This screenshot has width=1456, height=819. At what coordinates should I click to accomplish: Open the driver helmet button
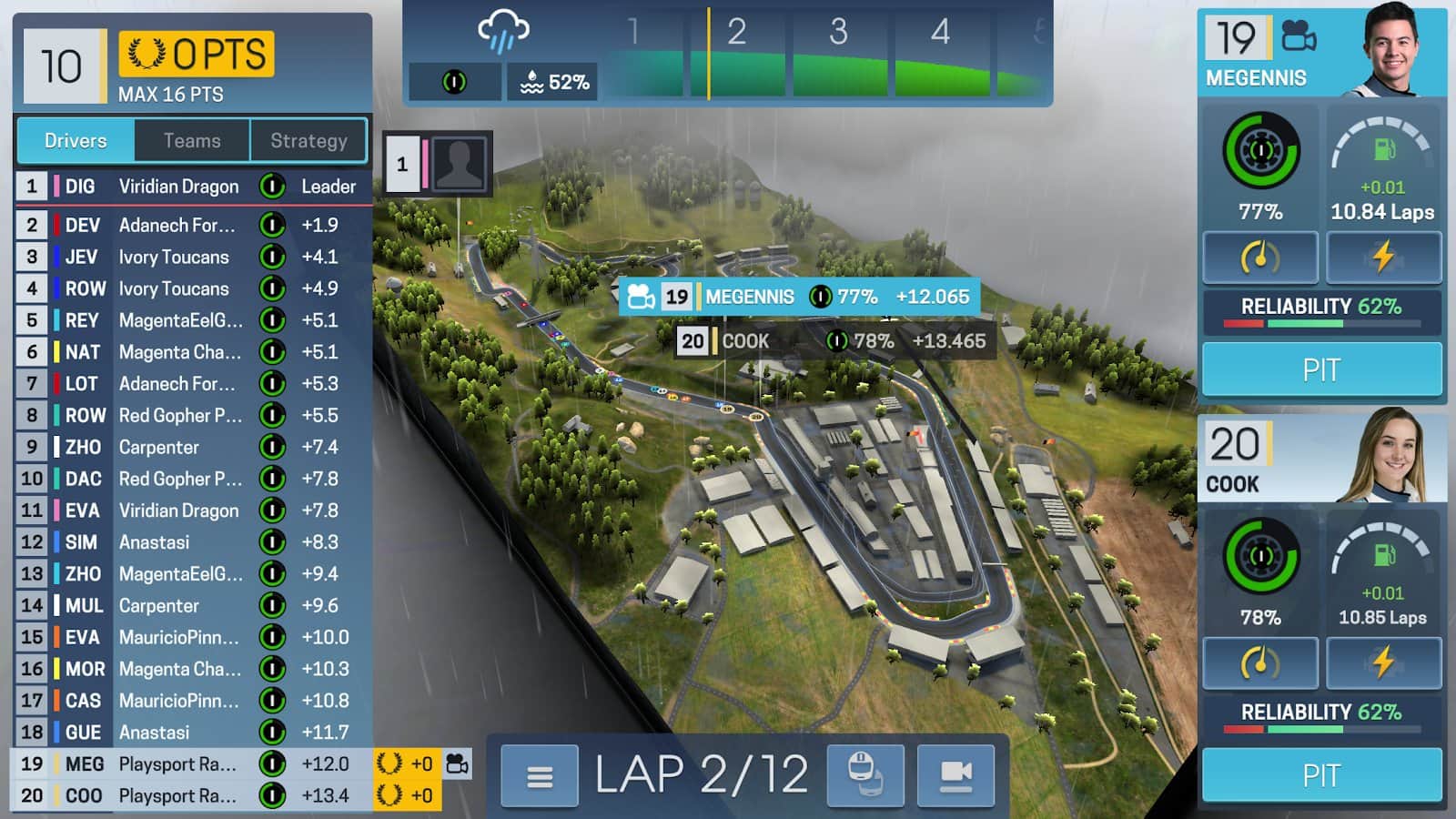coord(865,776)
